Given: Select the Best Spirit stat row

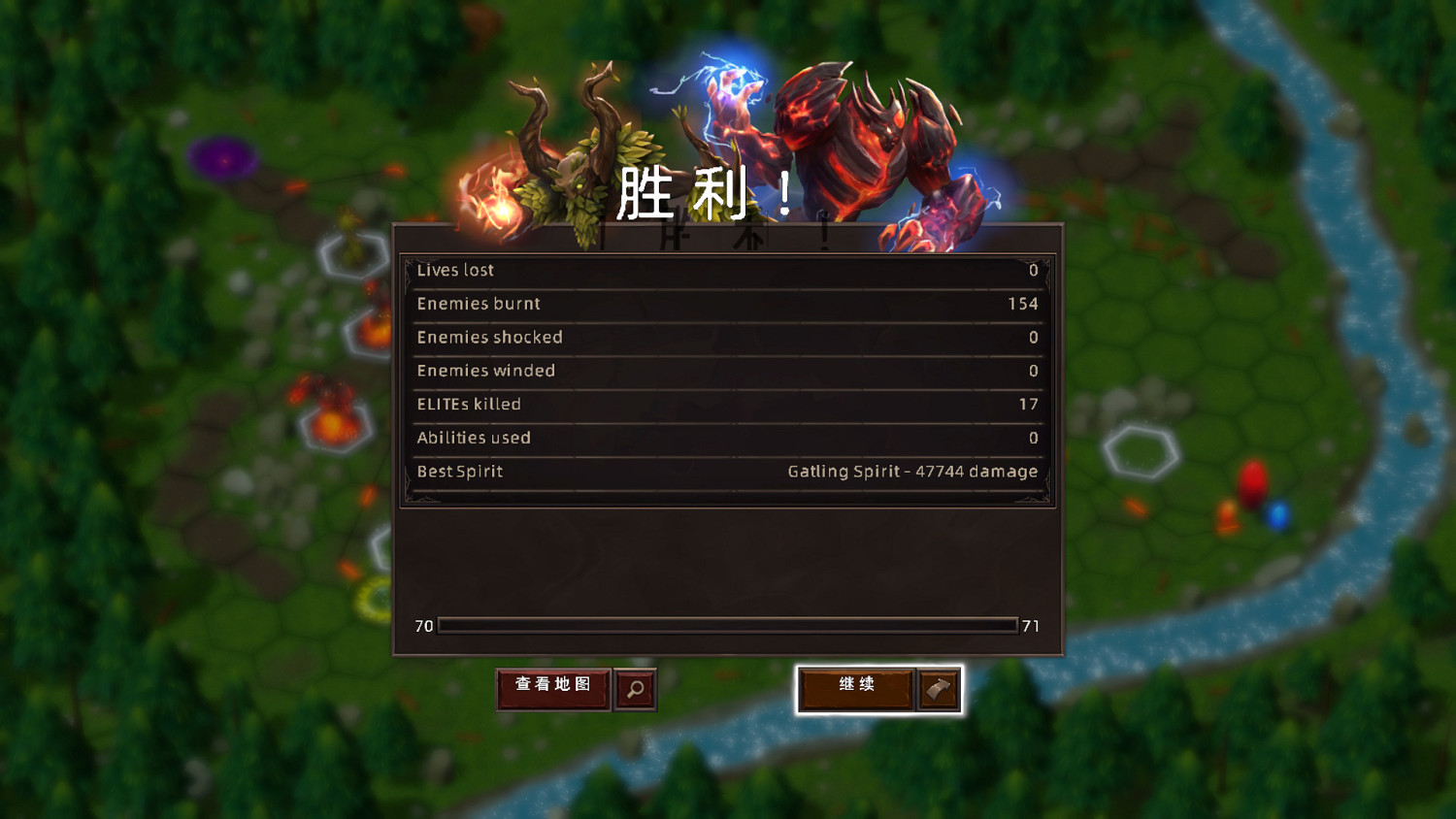Looking at the screenshot, I should [726, 472].
